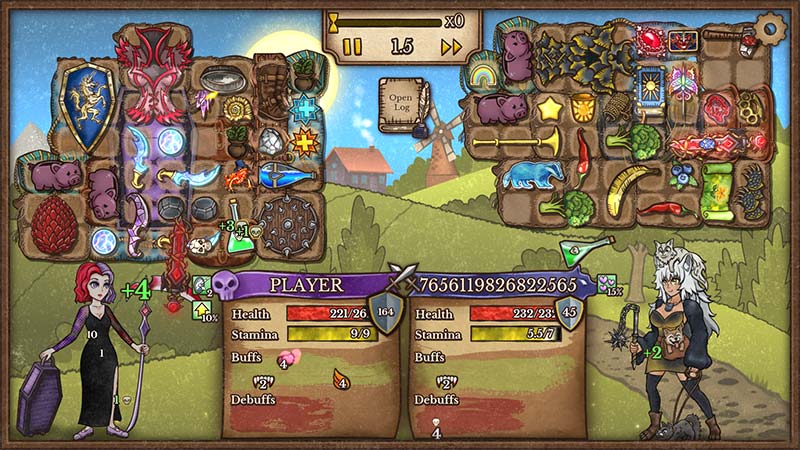800x450 pixels.
Task: Speed up battle with fast-forward arrows
Action: tap(451, 46)
